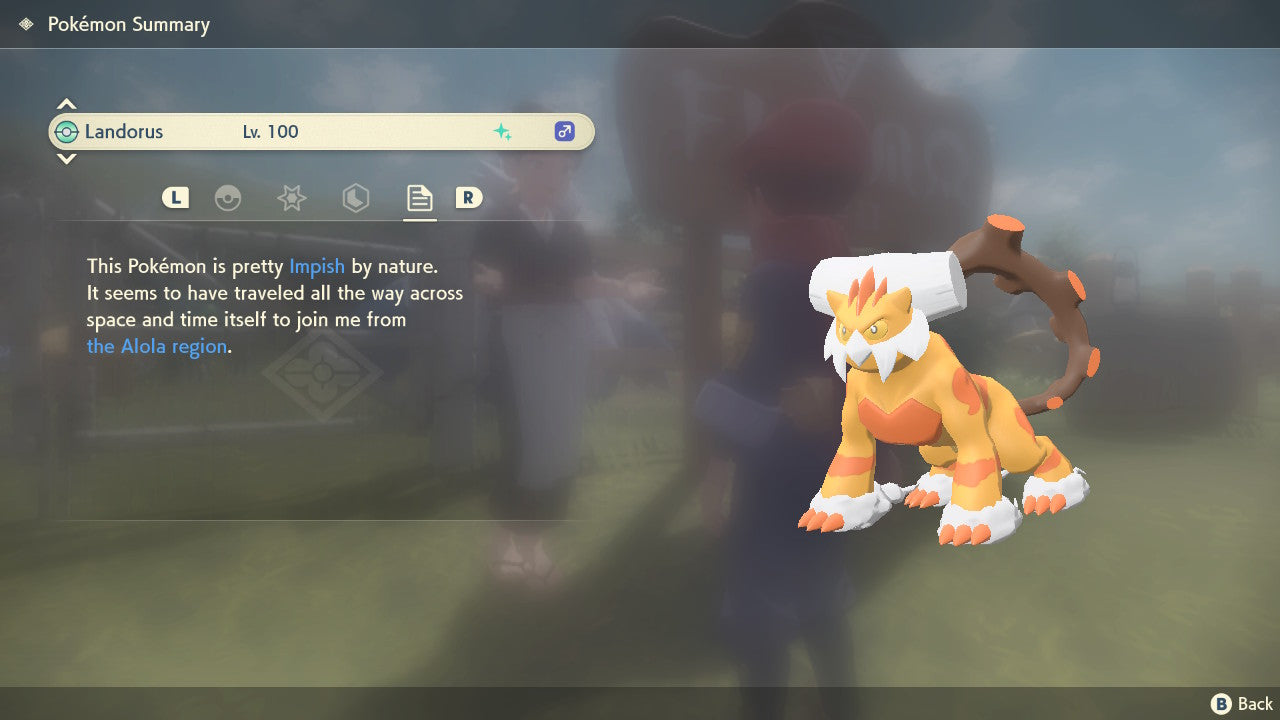Click the male gender symbol icon

[x=564, y=131]
